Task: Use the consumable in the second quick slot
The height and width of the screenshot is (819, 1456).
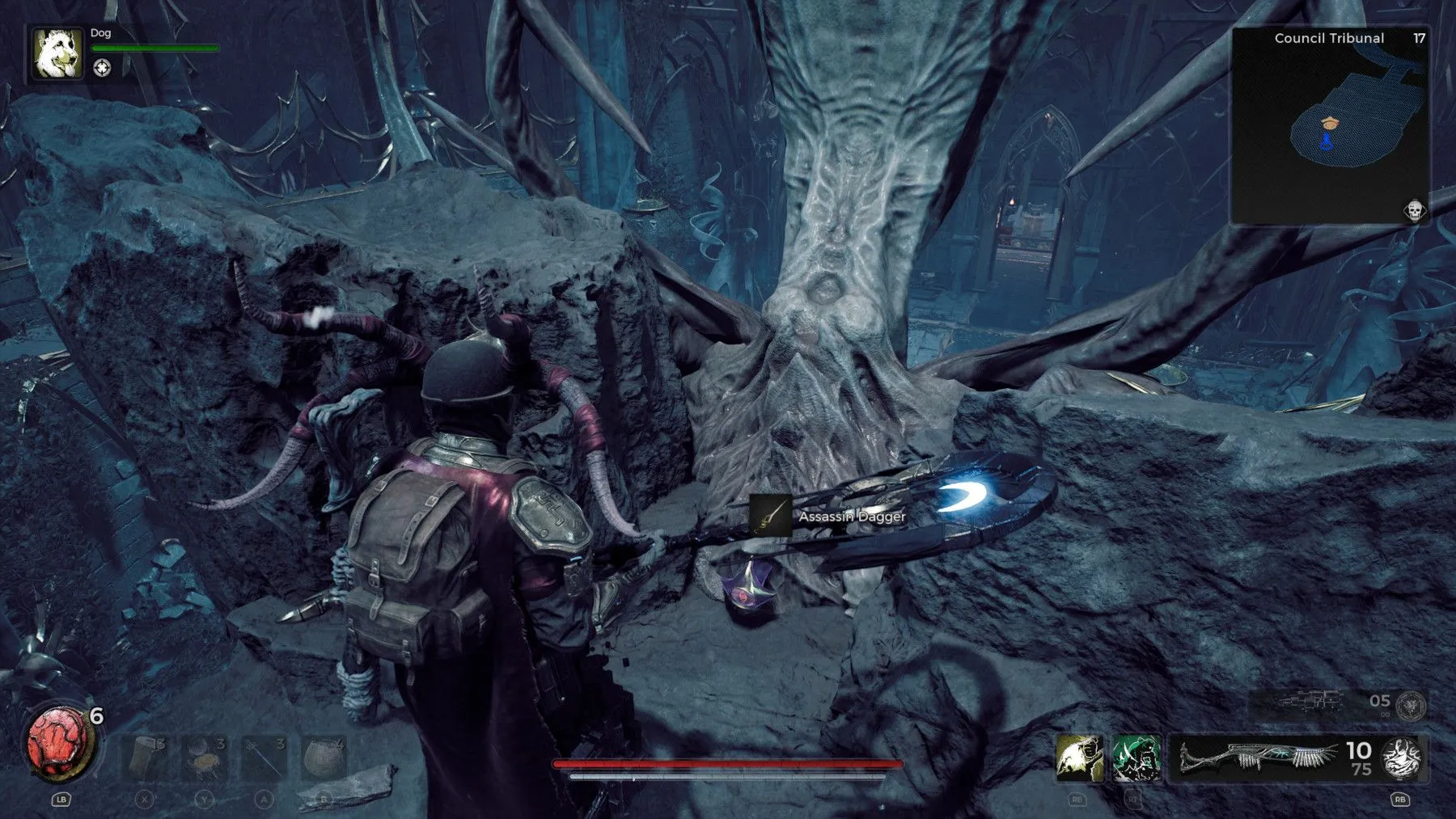Action: pos(205,758)
